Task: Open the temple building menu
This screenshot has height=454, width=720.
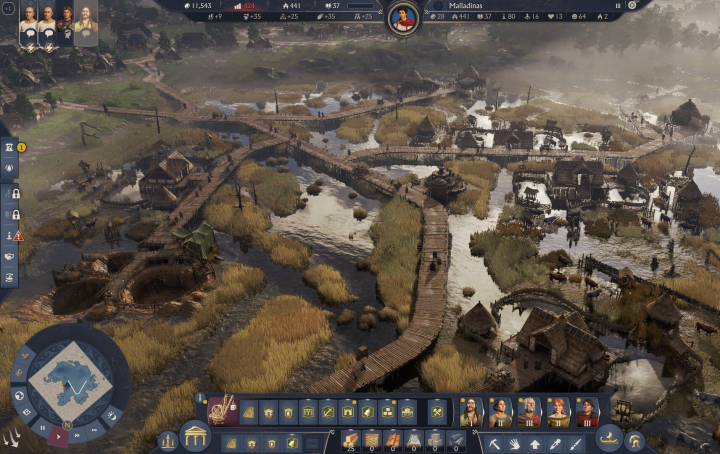Action: (x=194, y=437)
